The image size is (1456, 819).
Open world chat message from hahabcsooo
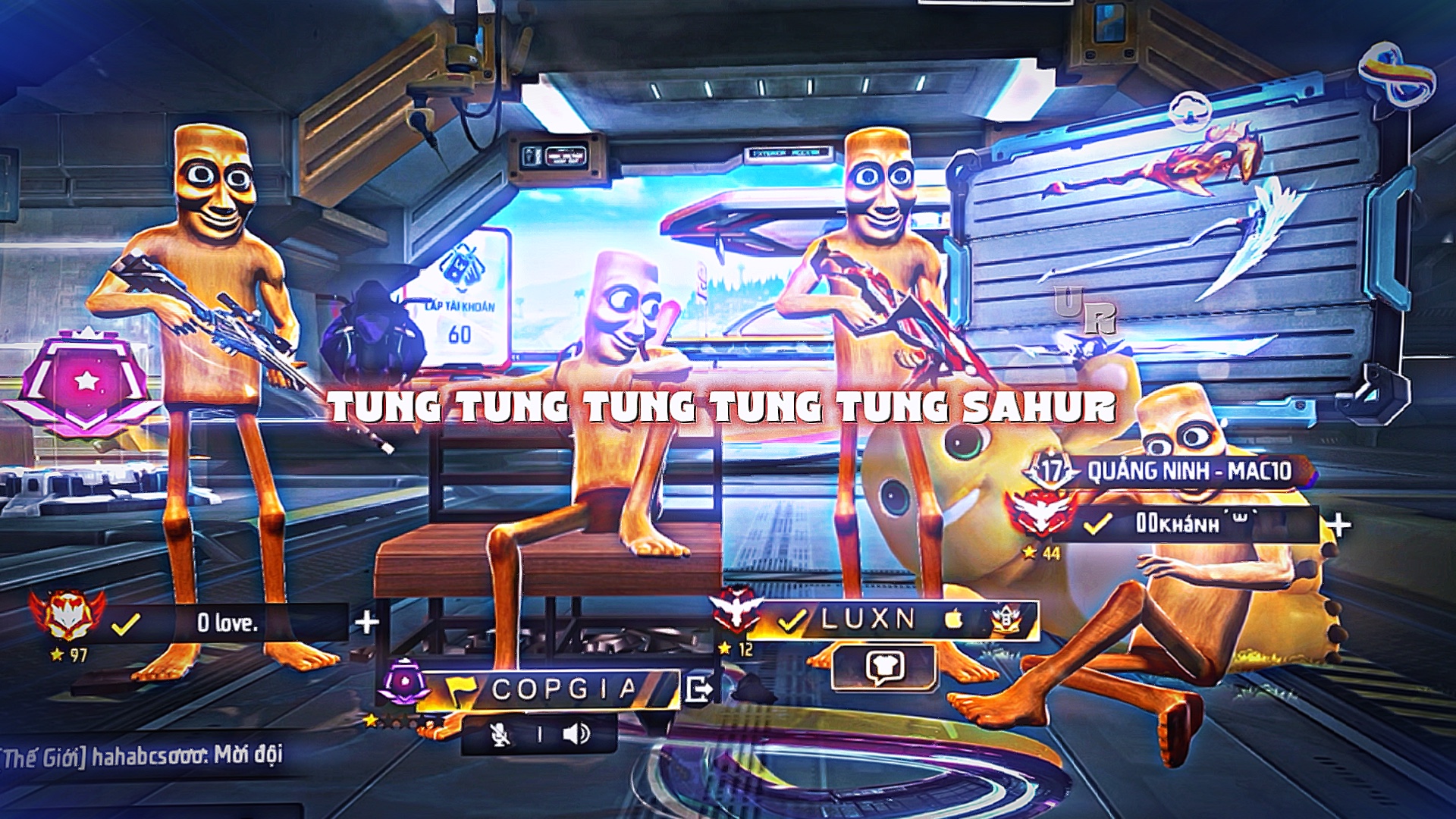tap(143, 756)
